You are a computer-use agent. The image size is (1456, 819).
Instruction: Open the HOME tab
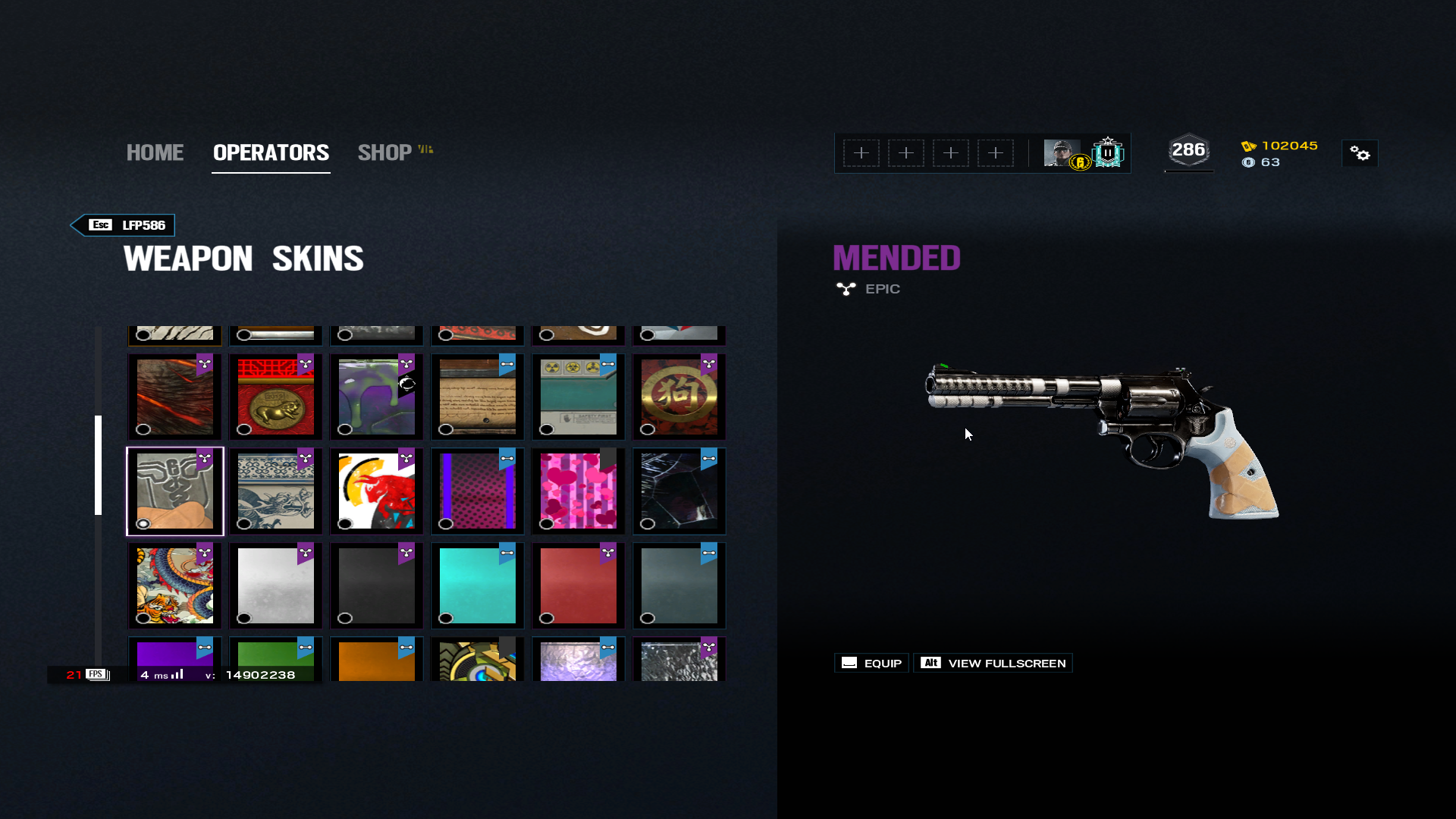[x=155, y=152]
